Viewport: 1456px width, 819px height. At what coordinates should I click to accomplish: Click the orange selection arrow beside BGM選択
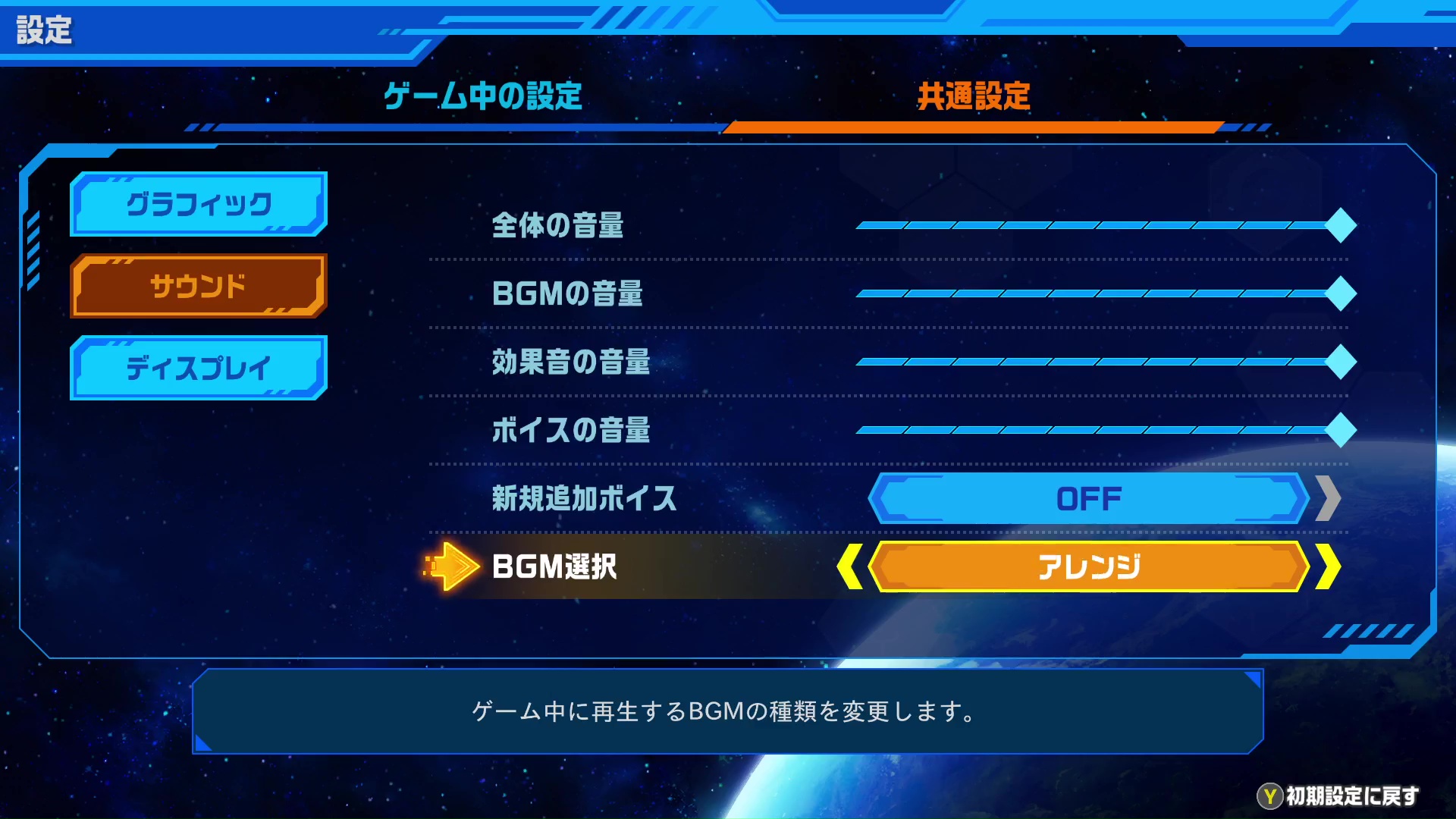tap(451, 566)
